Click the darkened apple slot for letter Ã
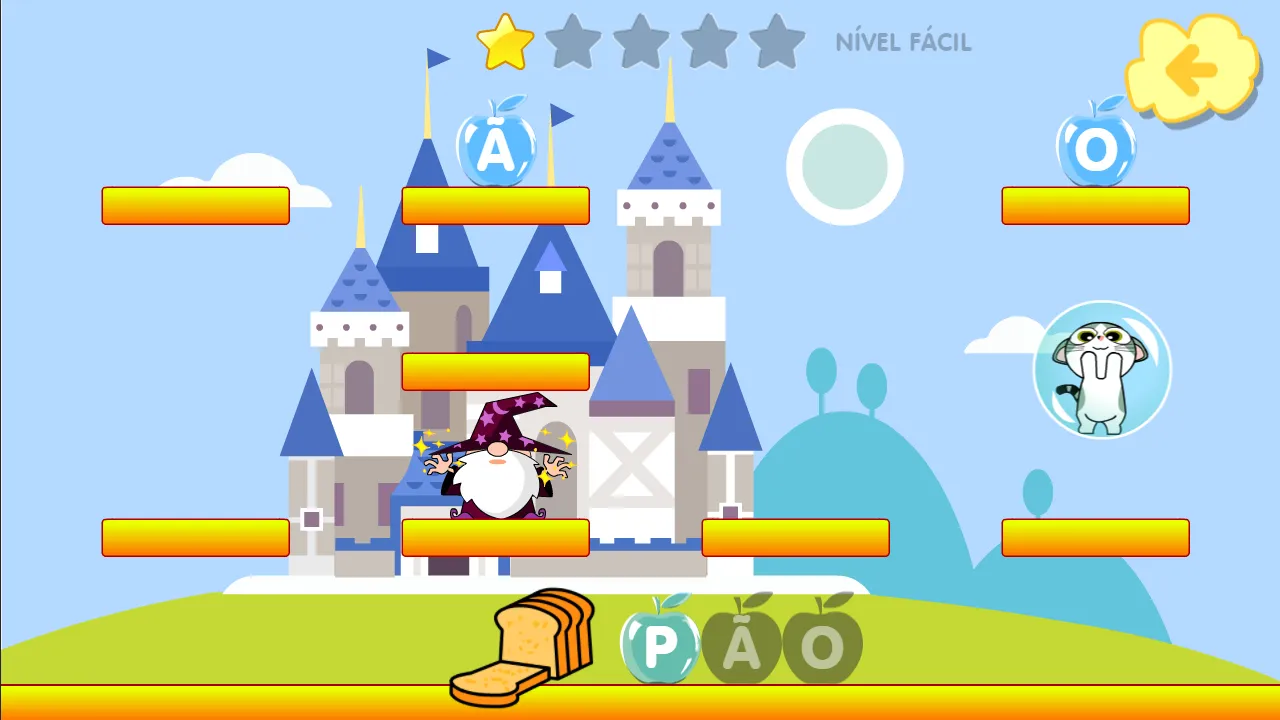1280x720 pixels. click(742, 643)
